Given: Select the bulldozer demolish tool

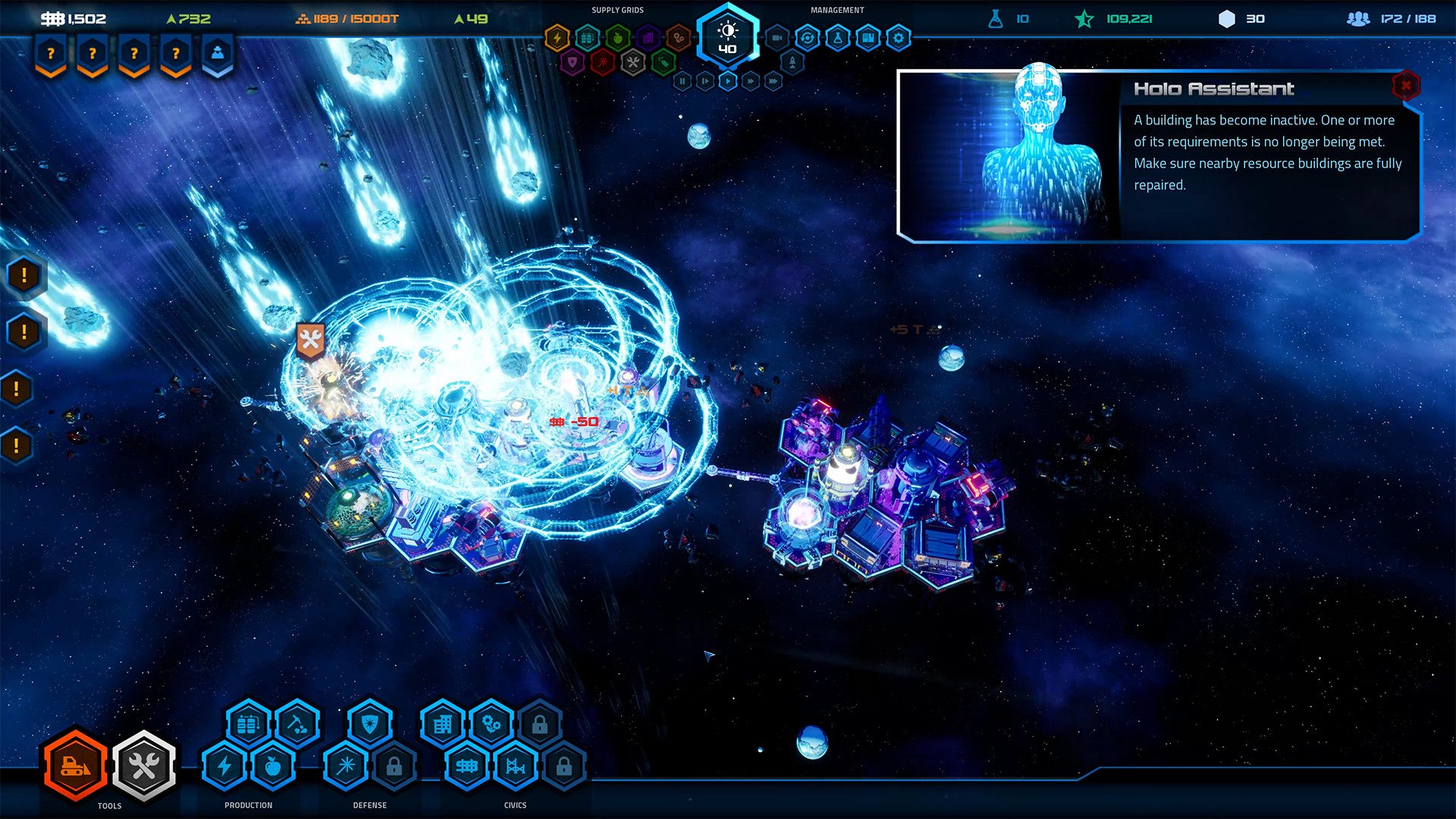Looking at the screenshot, I should coord(75,766).
